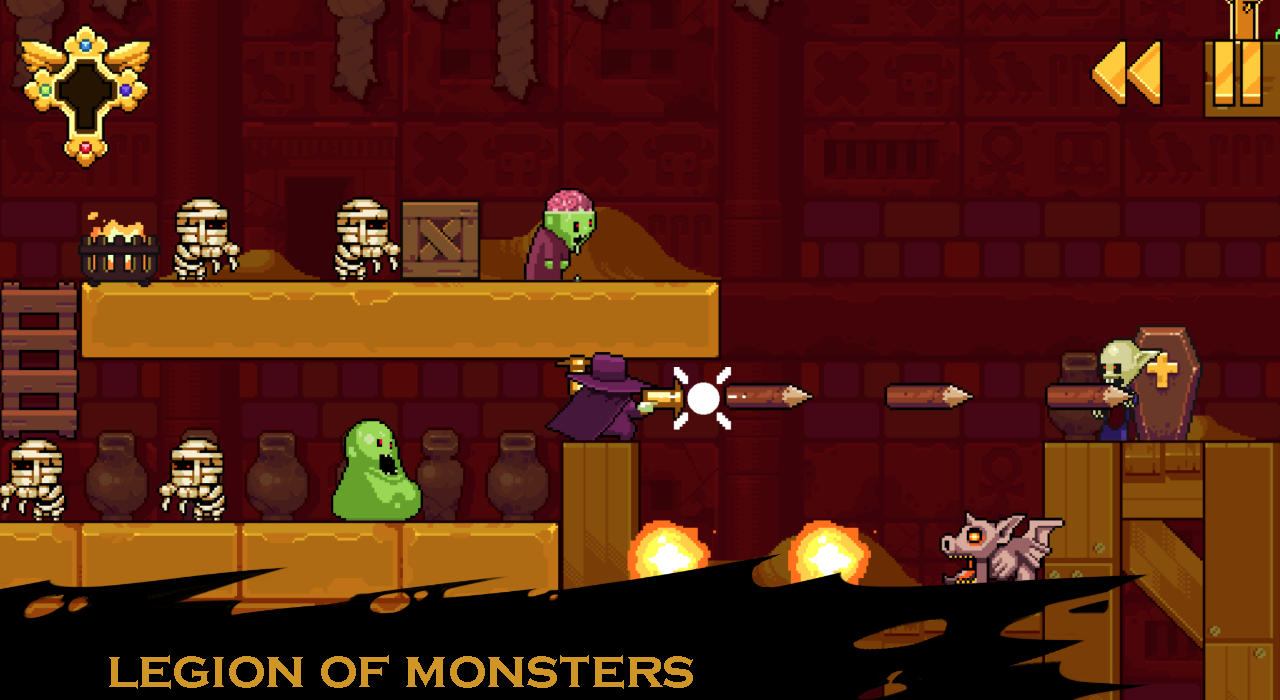
Task: Pause the game with the pause button
Action: 1238,75
